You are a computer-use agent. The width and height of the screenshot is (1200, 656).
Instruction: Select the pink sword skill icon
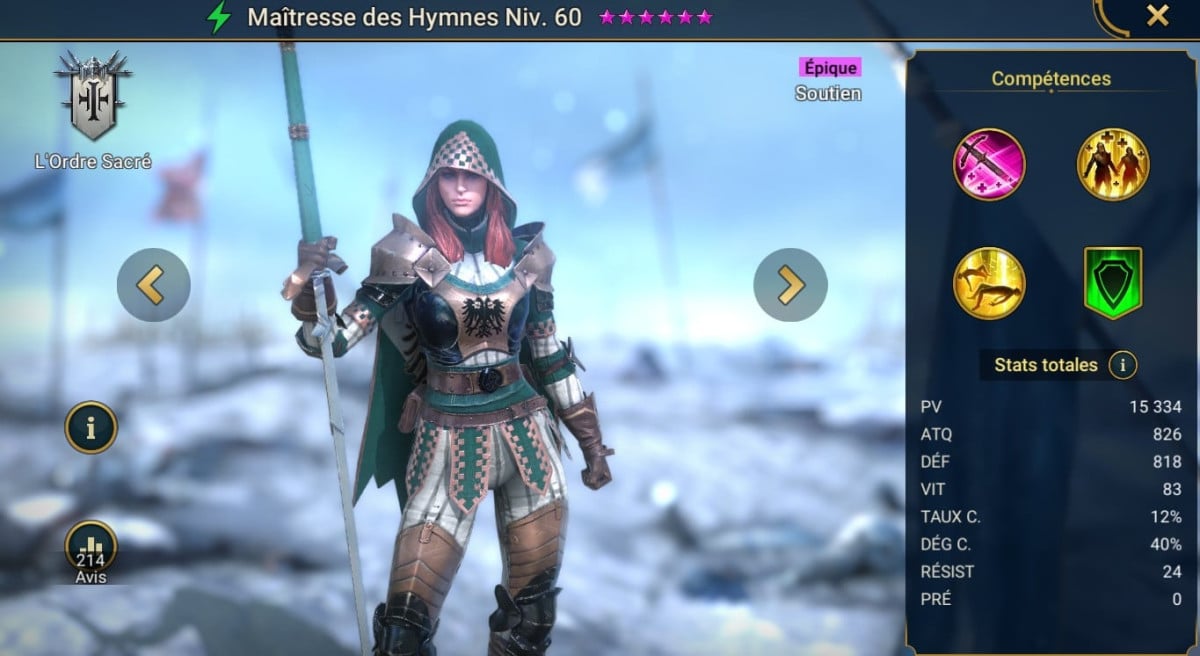pyautogui.click(x=989, y=165)
